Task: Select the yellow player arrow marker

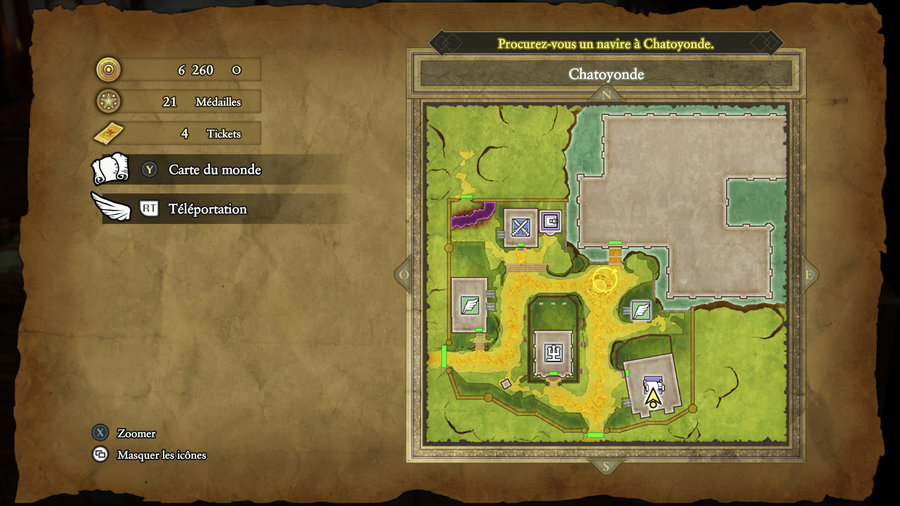Action: [653, 399]
